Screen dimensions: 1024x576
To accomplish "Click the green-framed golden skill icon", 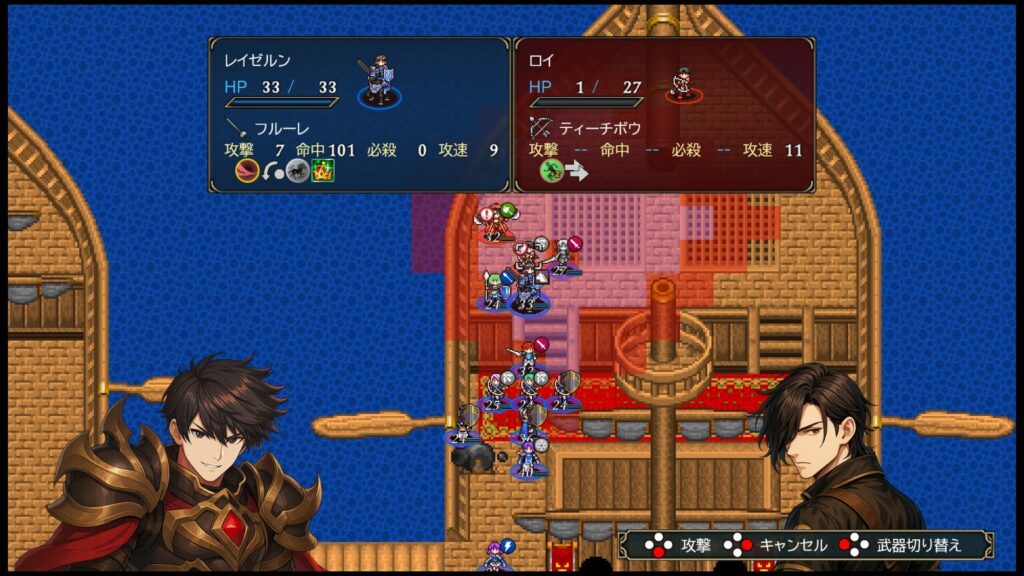I will (322, 171).
